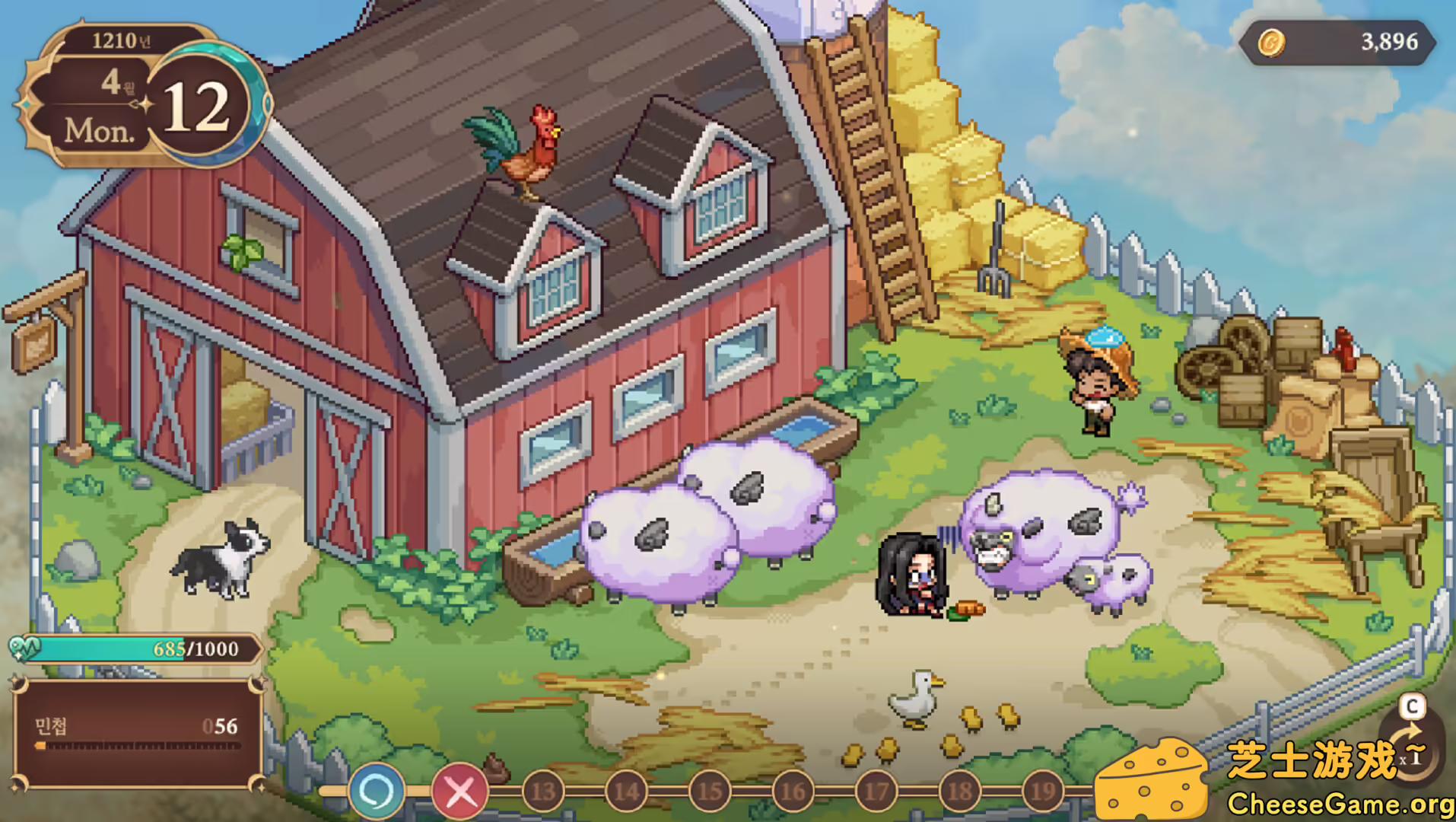This screenshot has height=822, width=1456.
Task: Click turn 18 on the timeline
Action: tap(960, 792)
